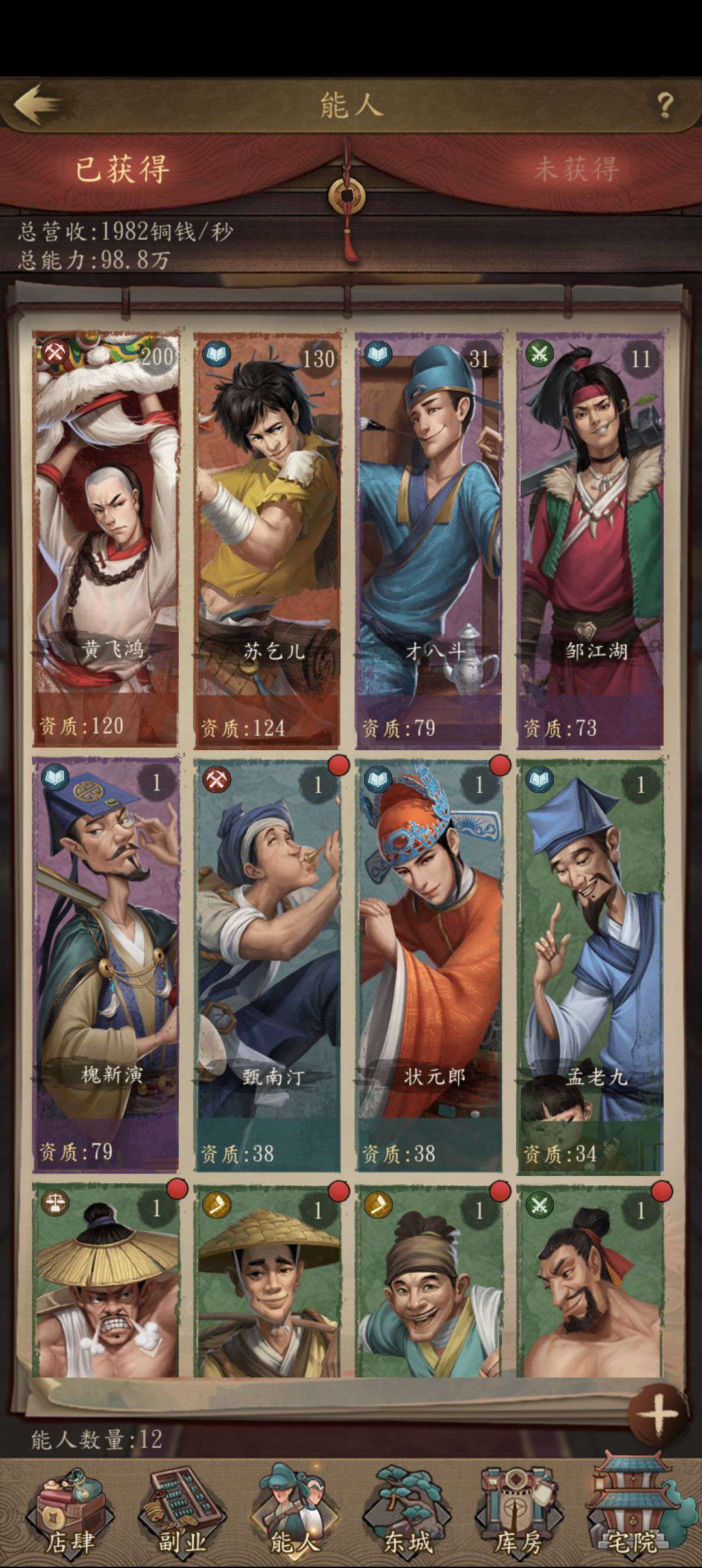Select the 已获得 tab
The height and width of the screenshot is (1568, 702).
coord(122,169)
